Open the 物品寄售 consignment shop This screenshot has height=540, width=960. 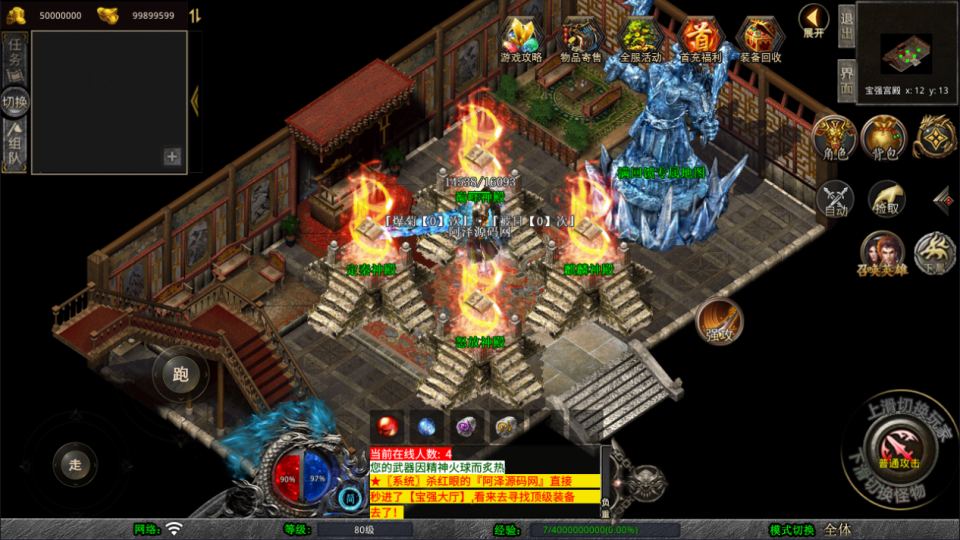(x=580, y=40)
